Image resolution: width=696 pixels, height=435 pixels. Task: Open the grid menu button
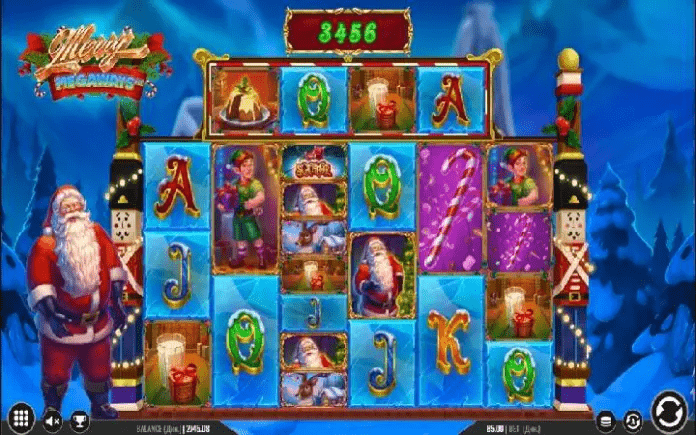pos(19,416)
